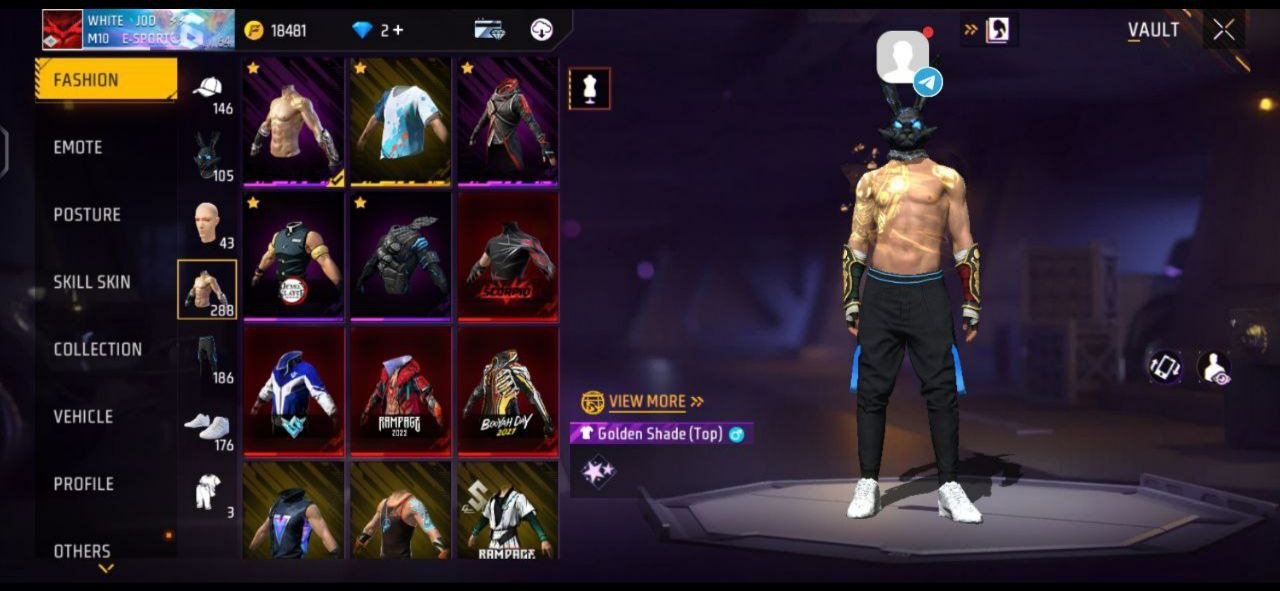Equip the Rampage 2023 red jacket
Image resolution: width=1280 pixels, height=591 pixels.
[400, 391]
